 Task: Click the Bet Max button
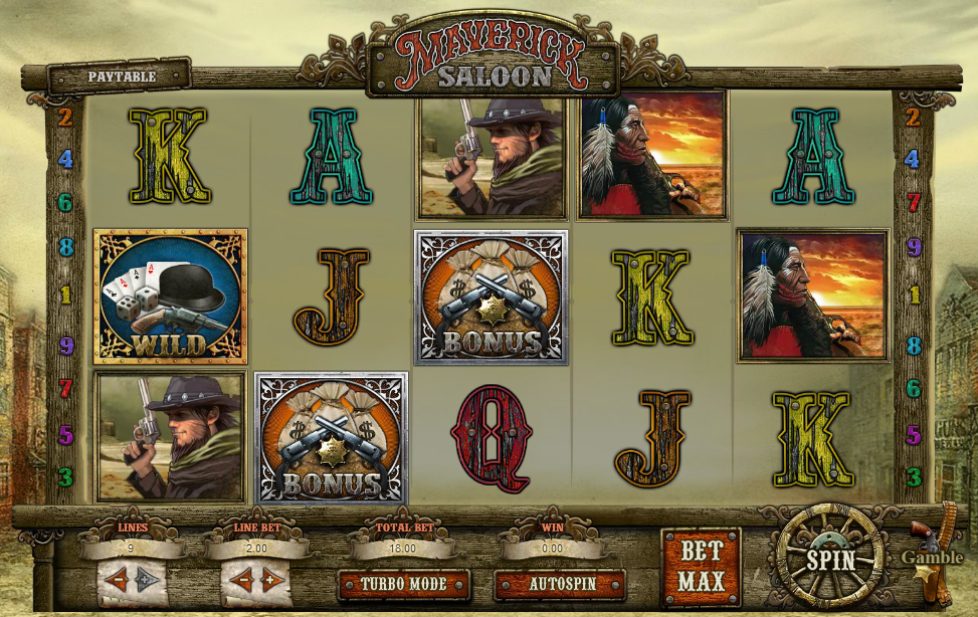point(700,566)
